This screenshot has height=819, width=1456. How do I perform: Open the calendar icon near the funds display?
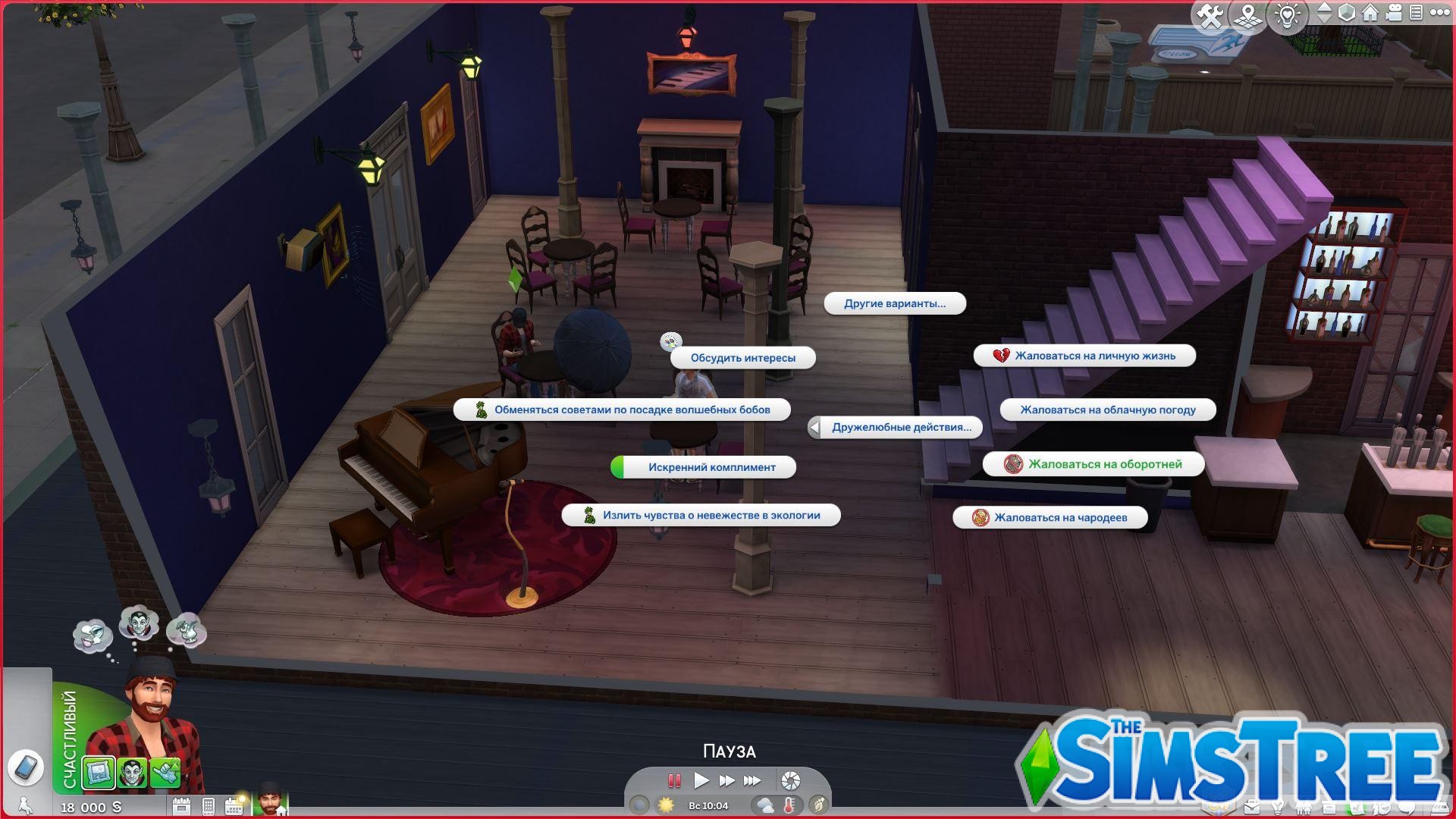pyautogui.click(x=234, y=806)
